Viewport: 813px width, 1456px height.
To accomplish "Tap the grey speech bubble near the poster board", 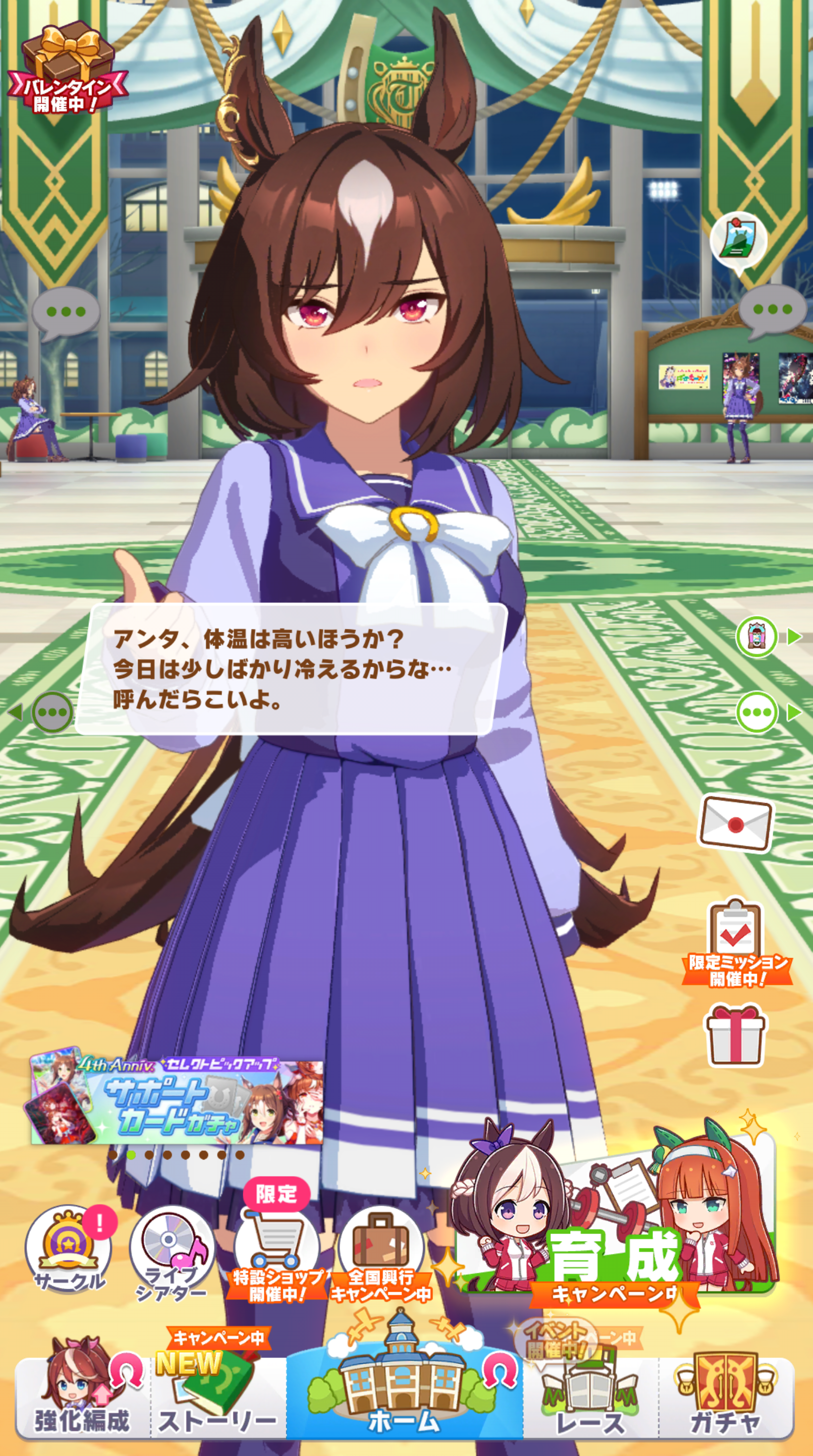I will pyautogui.click(x=772, y=311).
